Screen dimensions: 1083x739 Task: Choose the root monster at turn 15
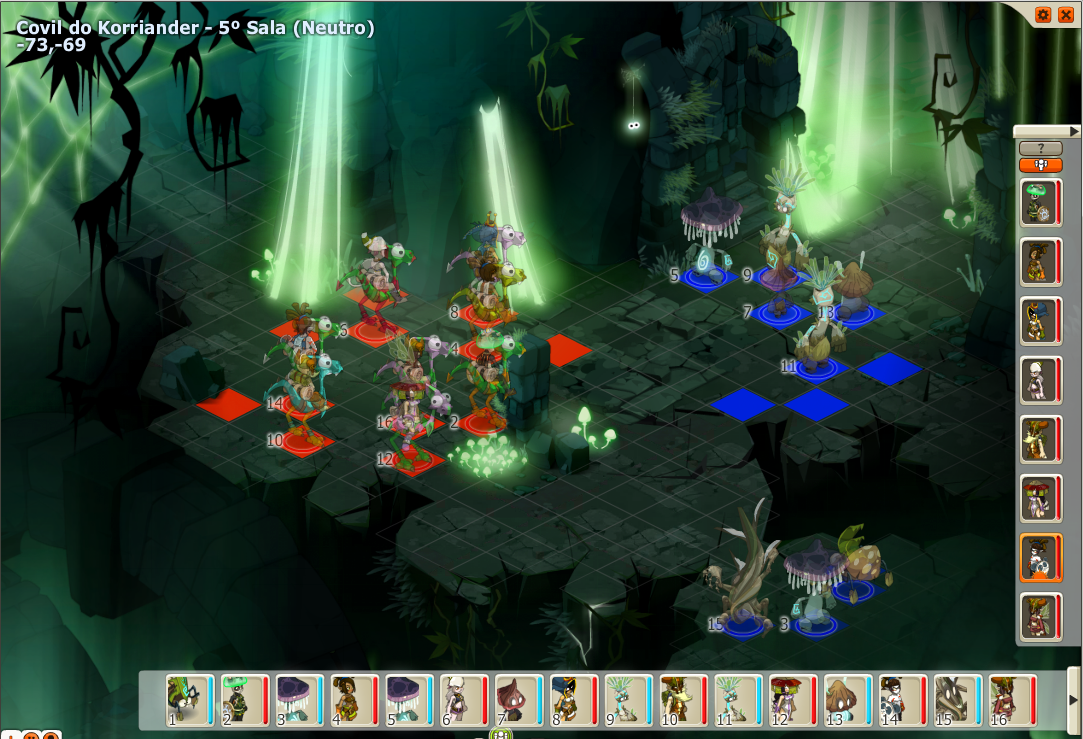954,700
